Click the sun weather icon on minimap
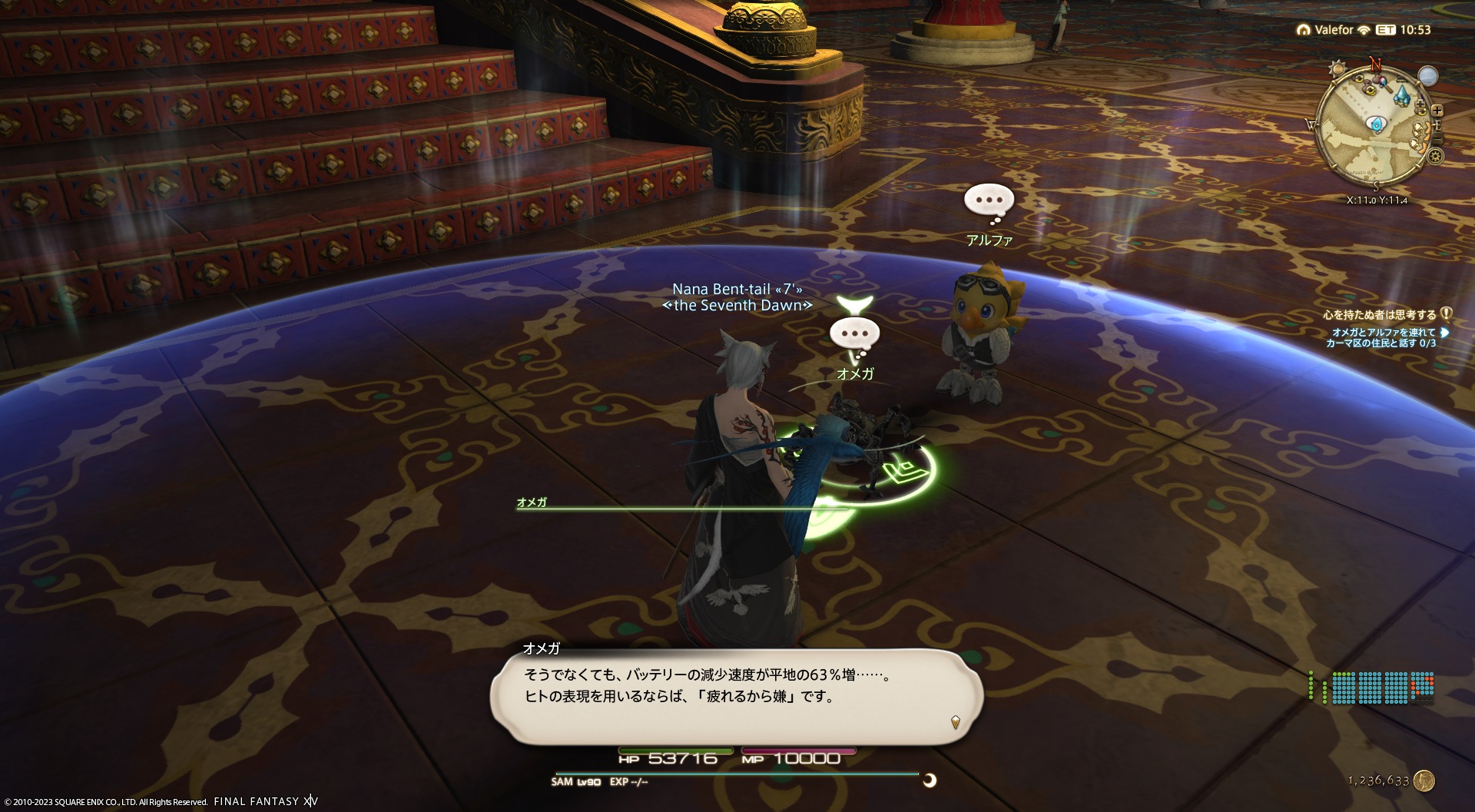This screenshot has height=812, width=1475. pos(1337,68)
